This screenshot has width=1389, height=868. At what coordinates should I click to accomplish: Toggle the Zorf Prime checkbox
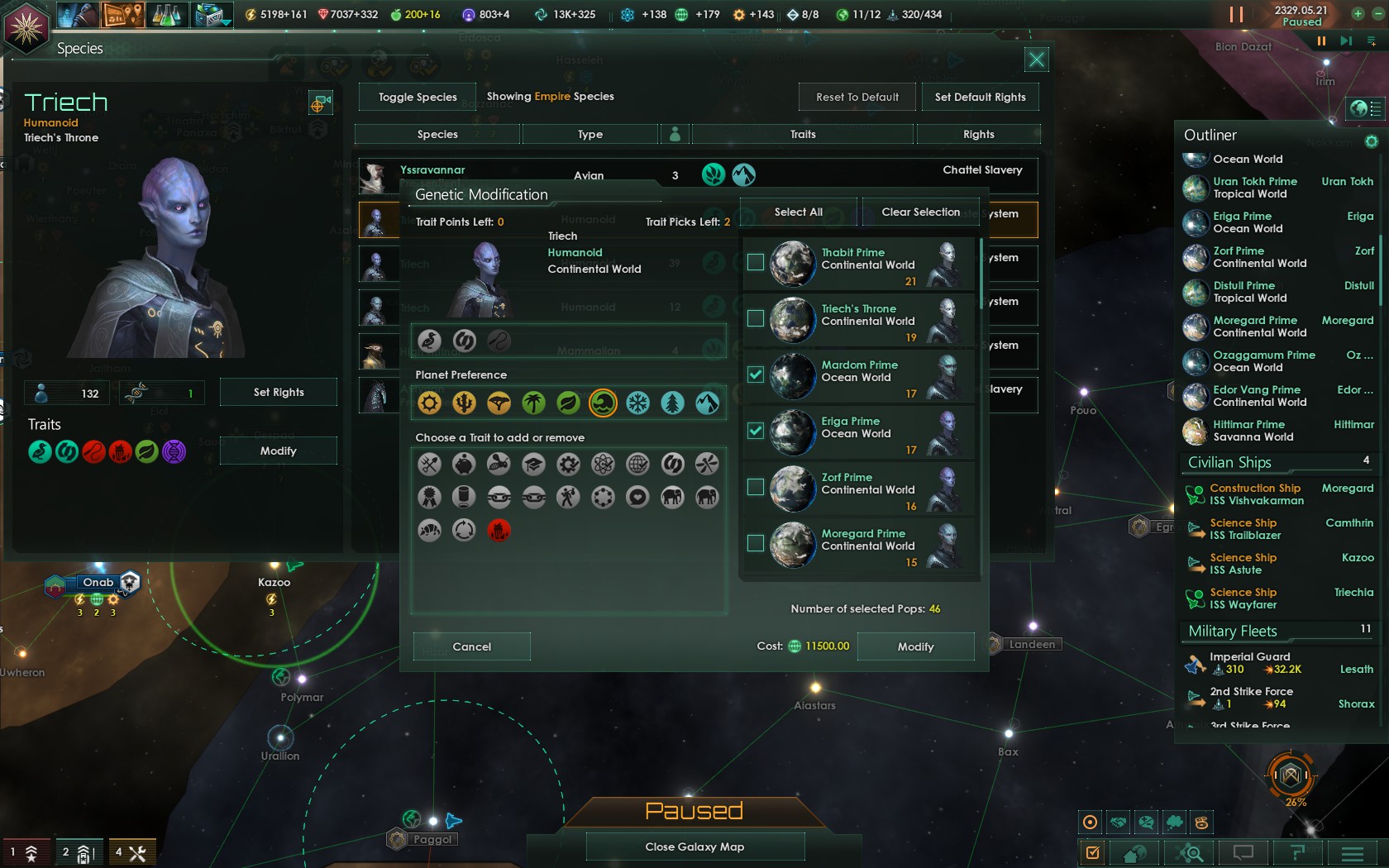tap(755, 487)
